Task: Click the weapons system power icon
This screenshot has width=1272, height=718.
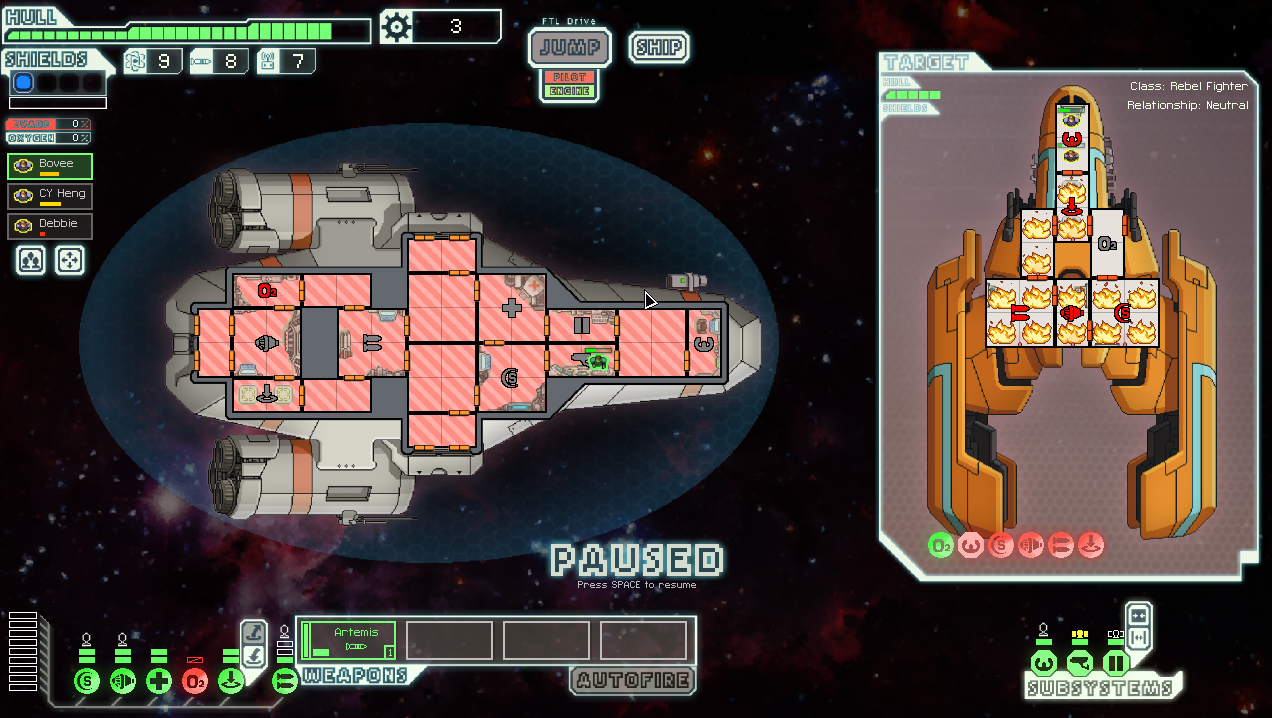Action: [x=285, y=682]
